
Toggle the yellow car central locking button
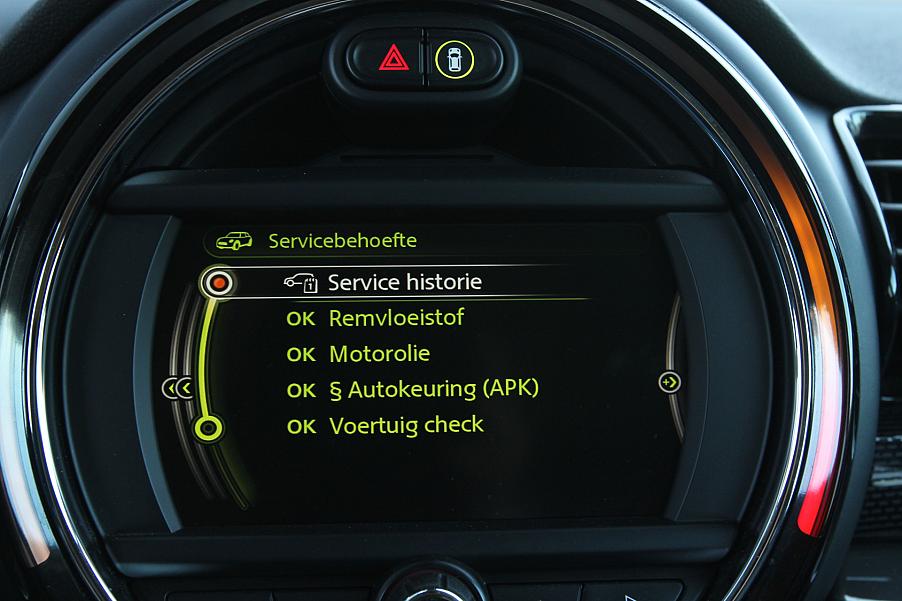point(455,60)
